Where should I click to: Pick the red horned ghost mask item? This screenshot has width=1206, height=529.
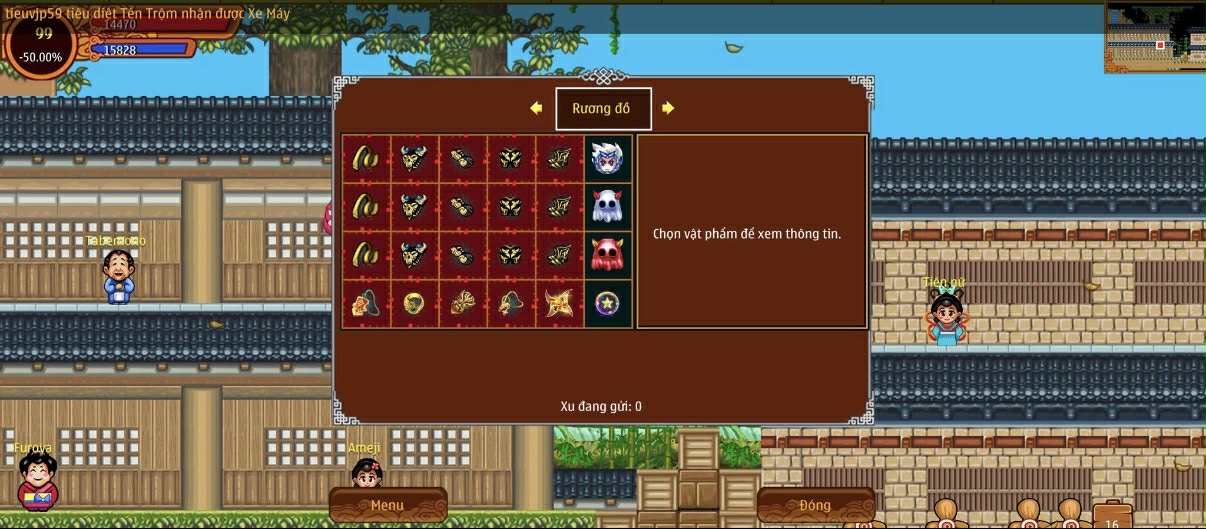point(608,255)
